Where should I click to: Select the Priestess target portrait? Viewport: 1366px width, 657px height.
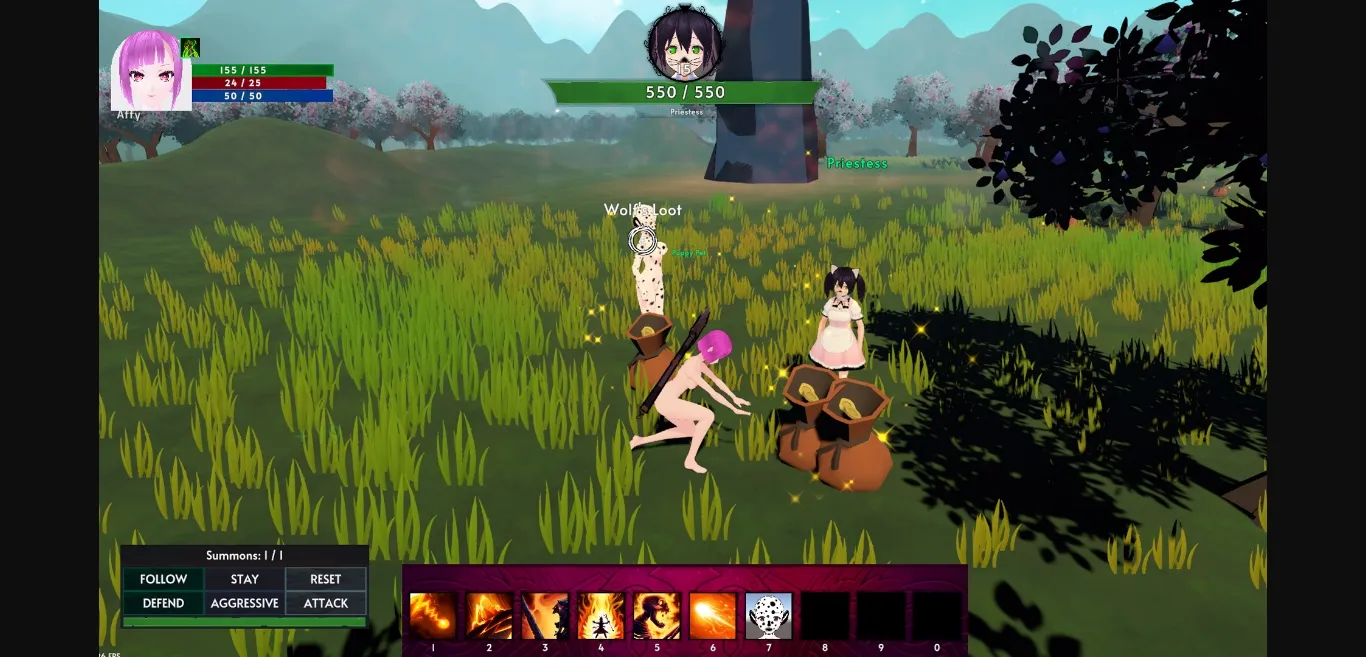[x=685, y=45]
